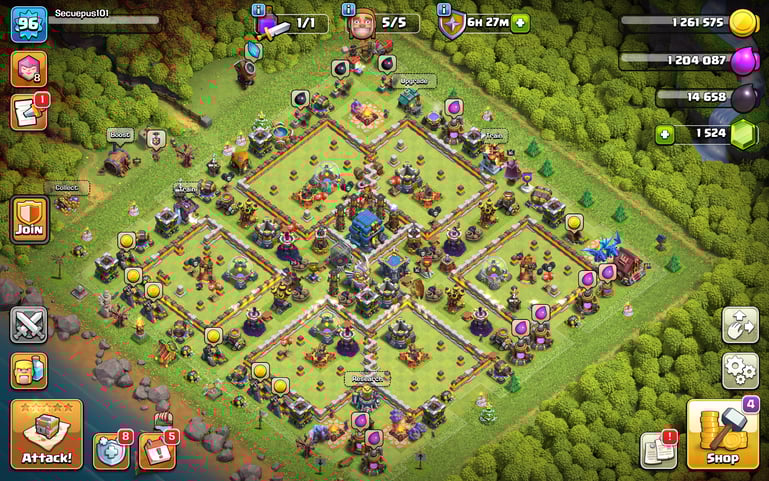Show builder info via its blue i
769x481 pixels.
point(348,9)
